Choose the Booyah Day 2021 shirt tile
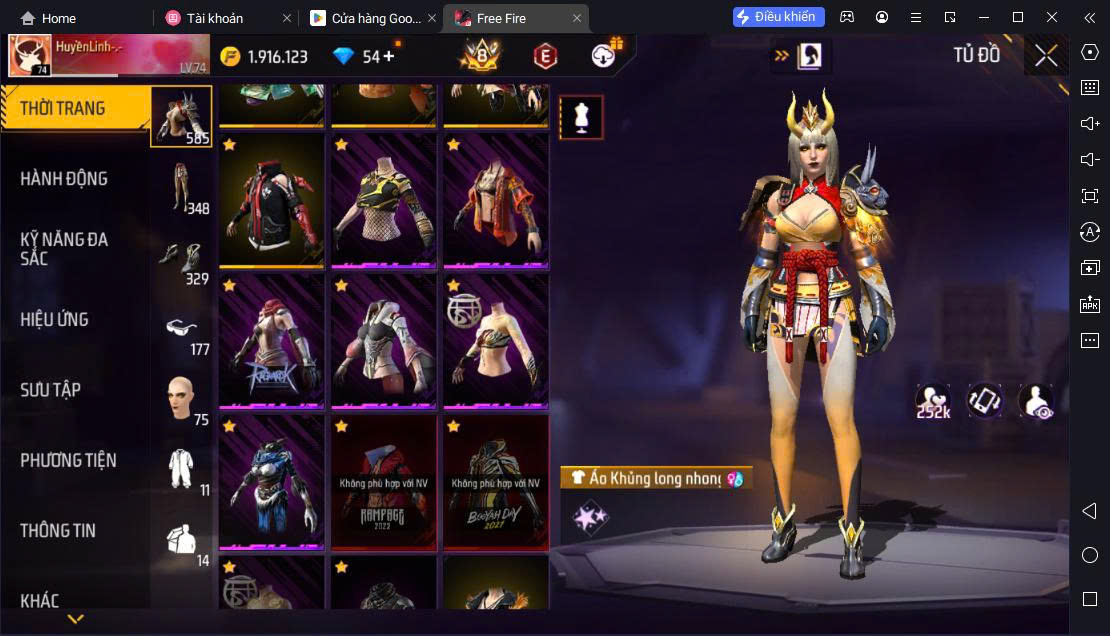Screen dimensions: 1110x636 pos(496,482)
